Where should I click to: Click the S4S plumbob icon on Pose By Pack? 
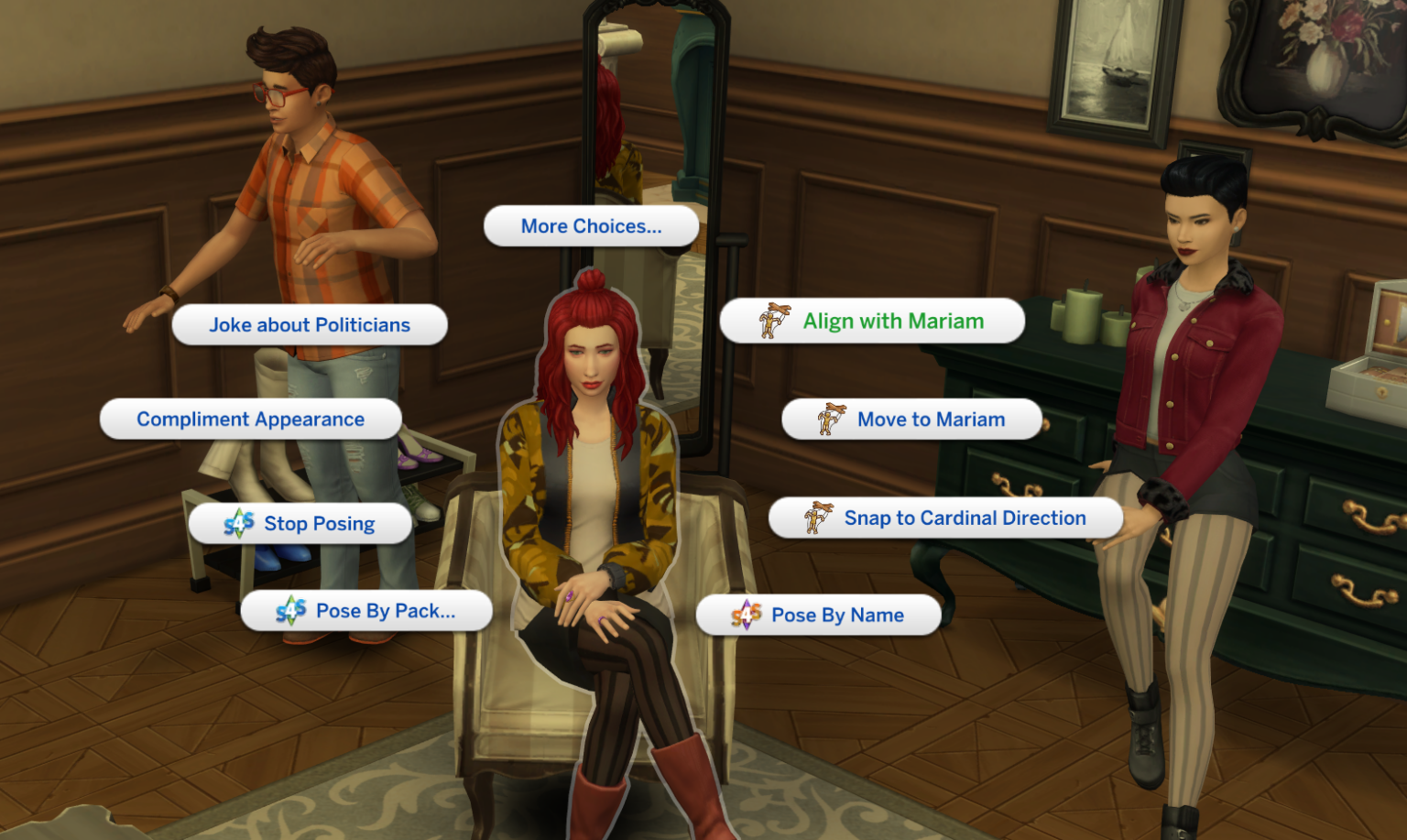coord(291,610)
